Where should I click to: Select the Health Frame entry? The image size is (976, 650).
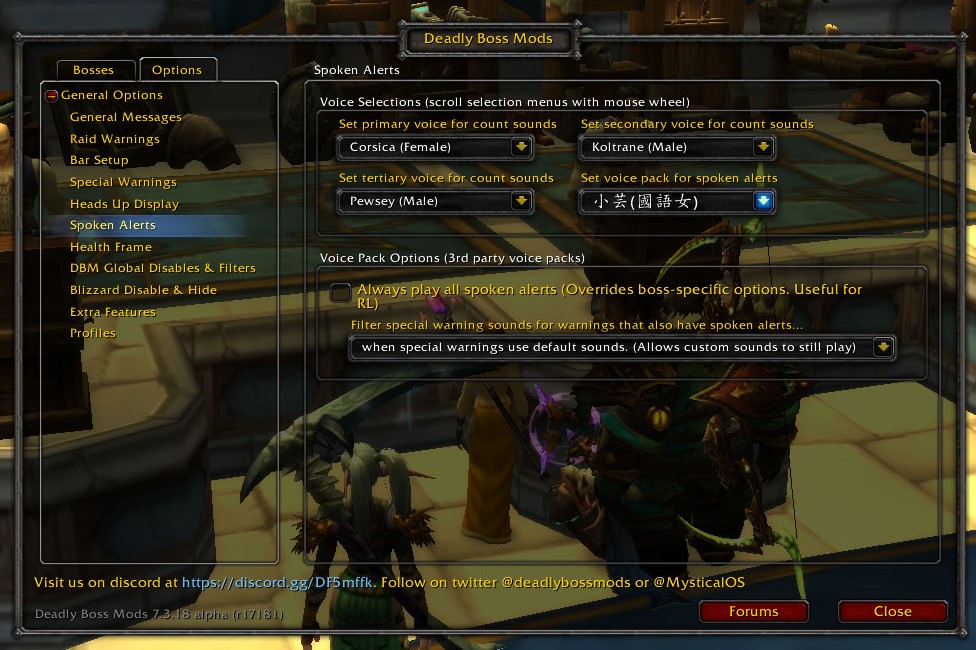tap(110, 247)
